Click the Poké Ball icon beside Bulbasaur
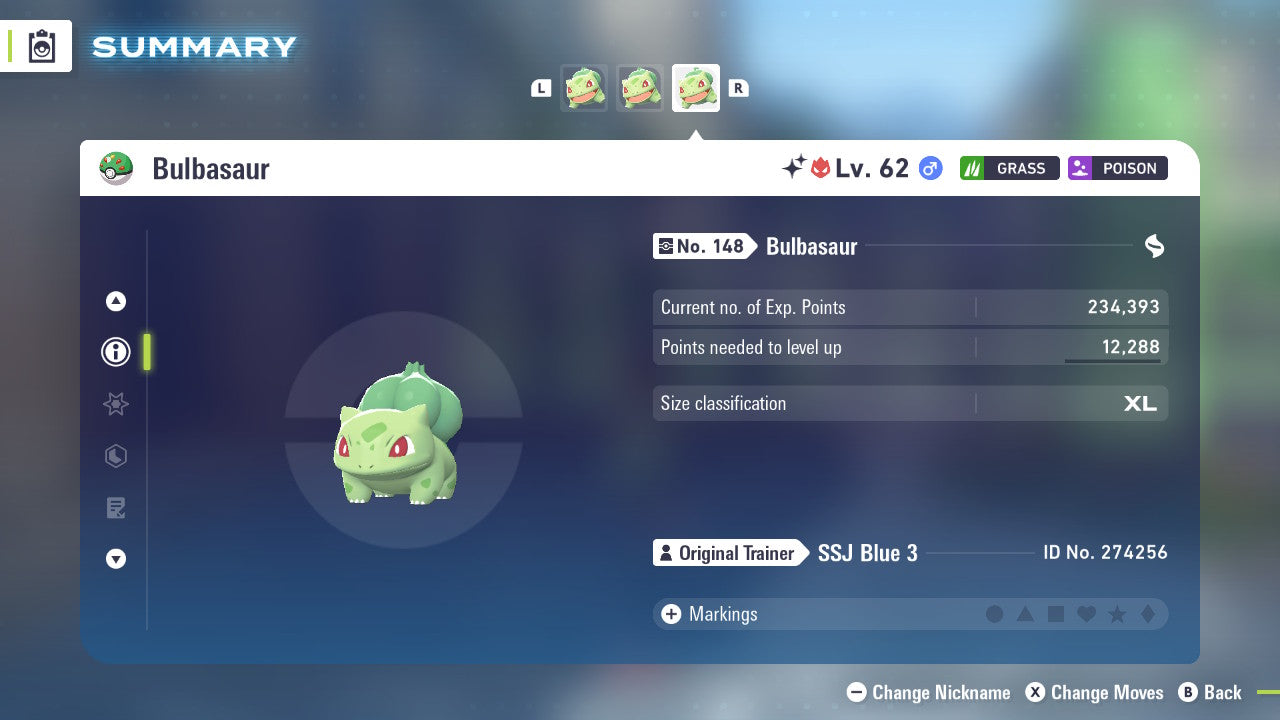Image resolution: width=1280 pixels, height=720 pixels. pos(117,168)
